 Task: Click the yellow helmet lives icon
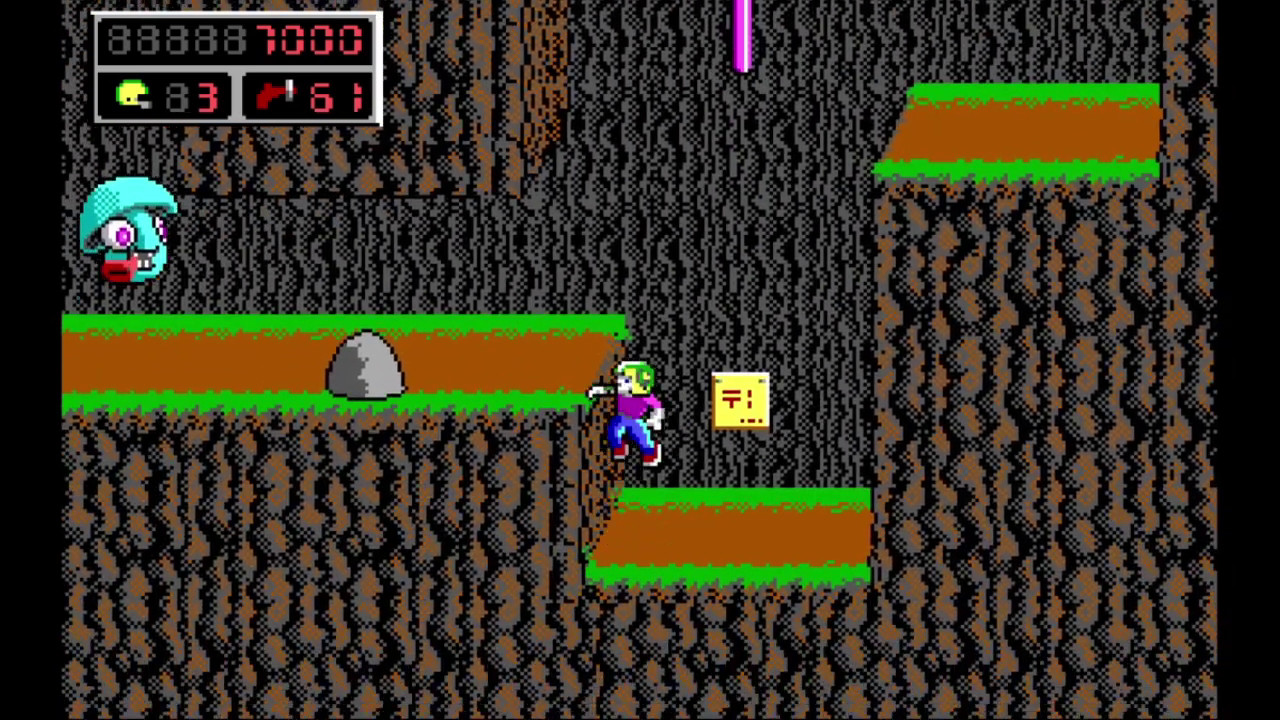point(133,96)
